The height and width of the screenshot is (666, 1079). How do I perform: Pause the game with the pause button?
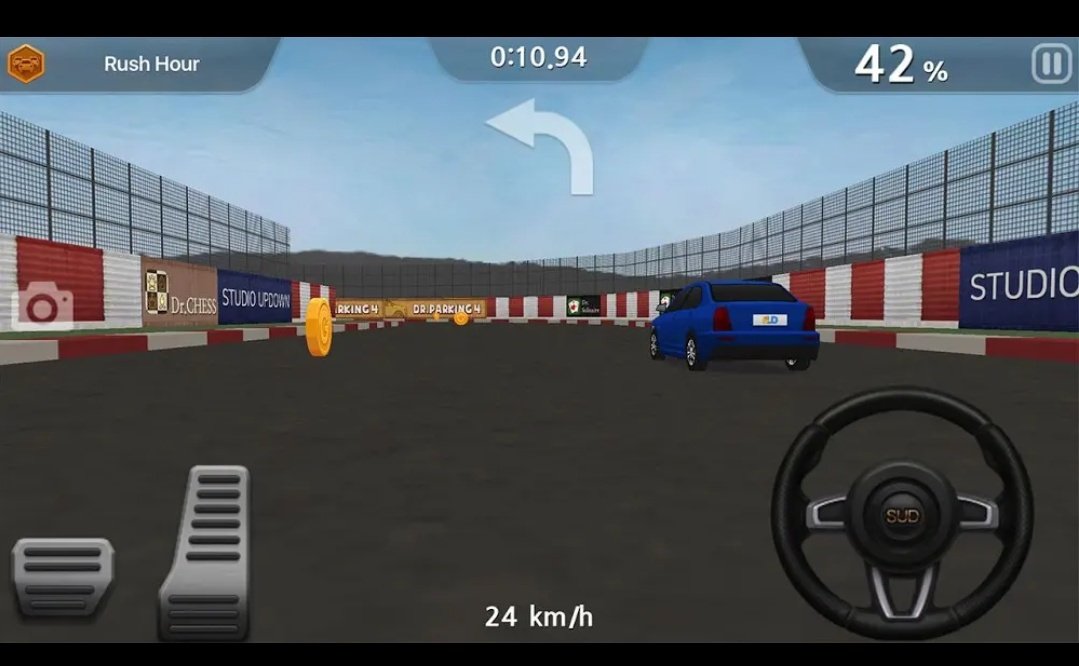[x=1050, y=65]
